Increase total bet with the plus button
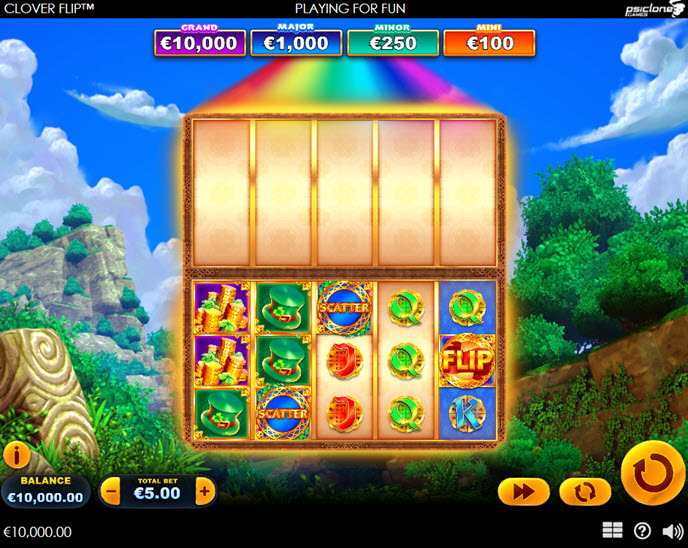Viewport: 688px width, 548px height. (x=205, y=491)
